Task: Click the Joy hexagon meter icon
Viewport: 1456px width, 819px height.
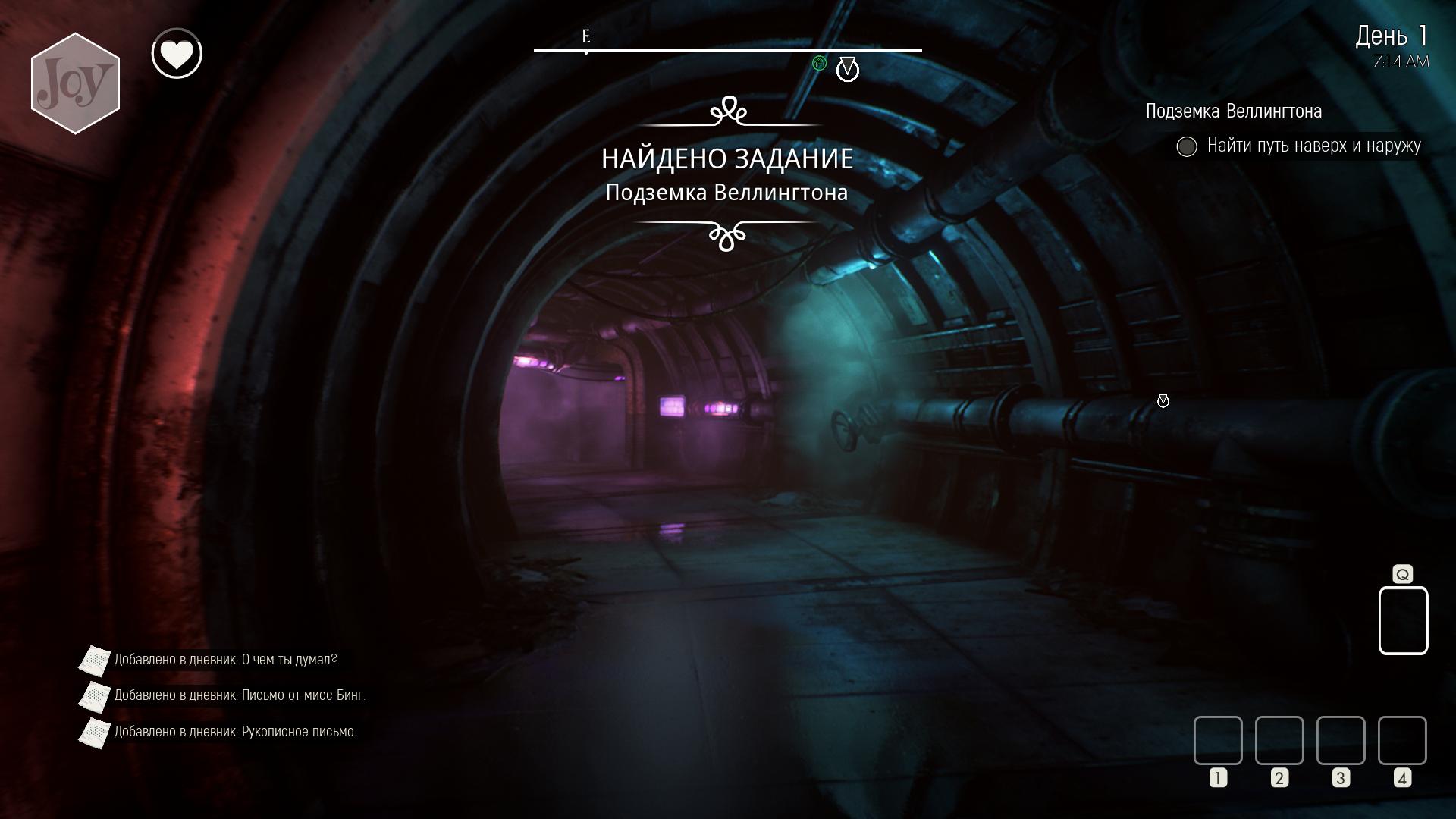Action: point(75,83)
